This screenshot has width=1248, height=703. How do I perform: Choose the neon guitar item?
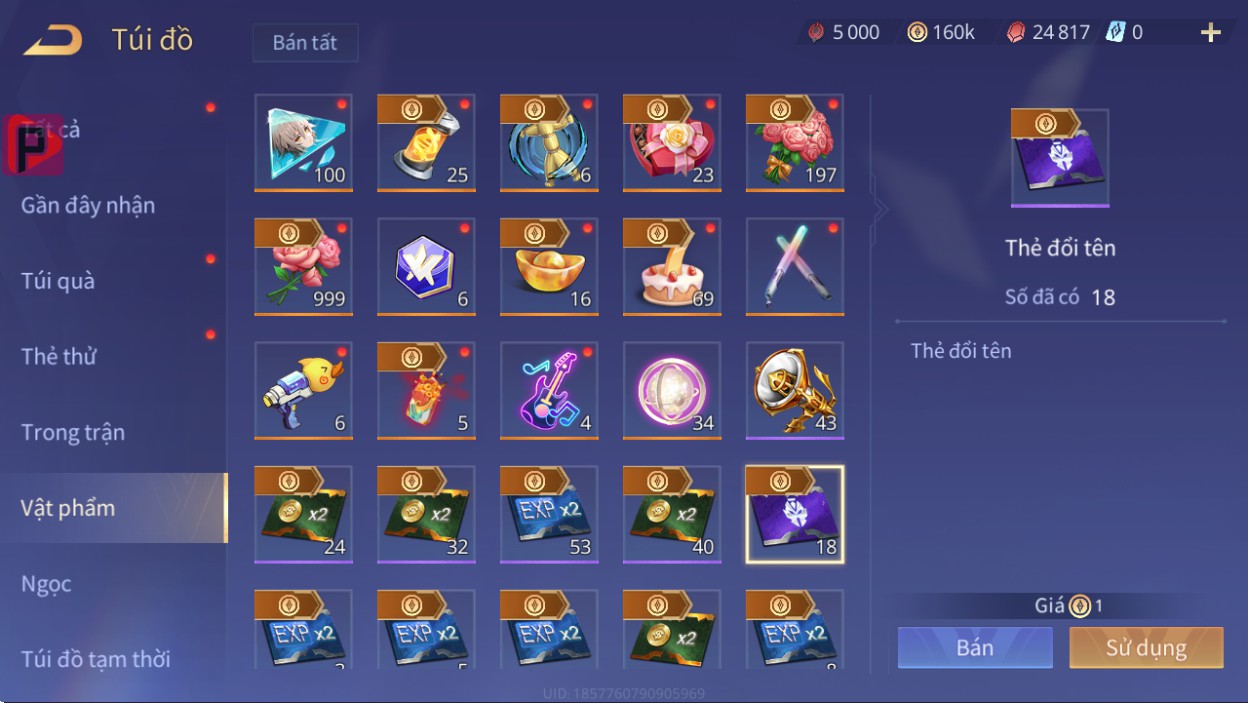click(549, 390)
